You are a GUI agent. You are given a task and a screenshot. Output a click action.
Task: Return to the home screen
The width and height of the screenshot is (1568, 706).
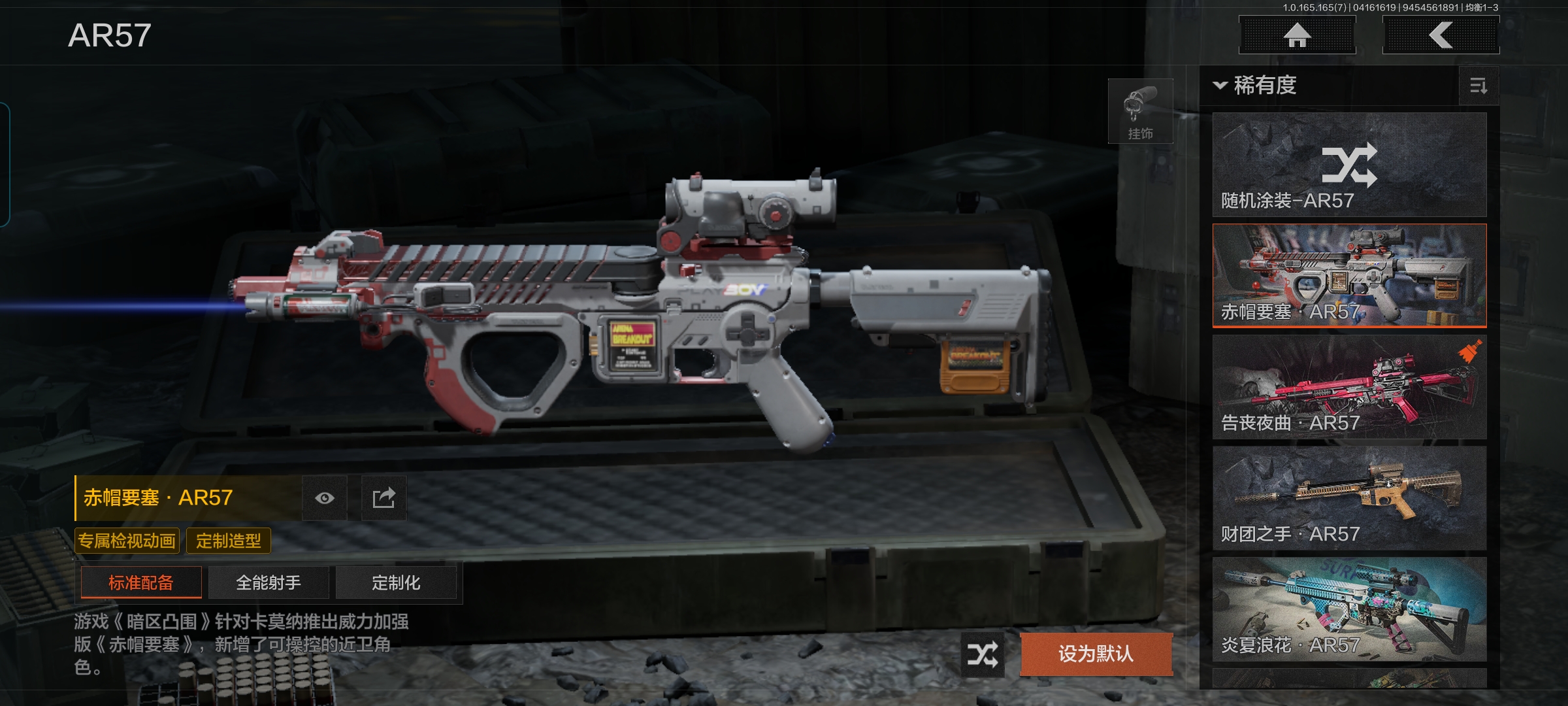pos(1297,35)
